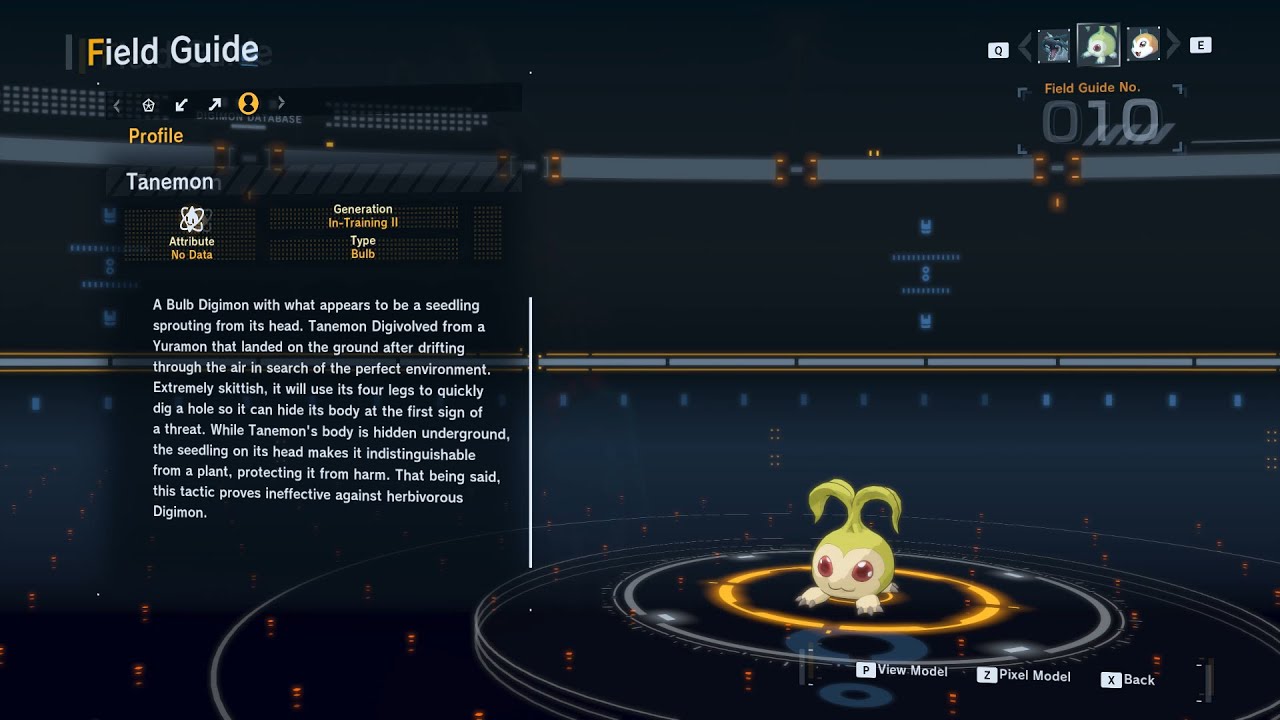This screenshot has height=720, width=1280.
Task: Open the up-right arrow tab
Action: 215,104
